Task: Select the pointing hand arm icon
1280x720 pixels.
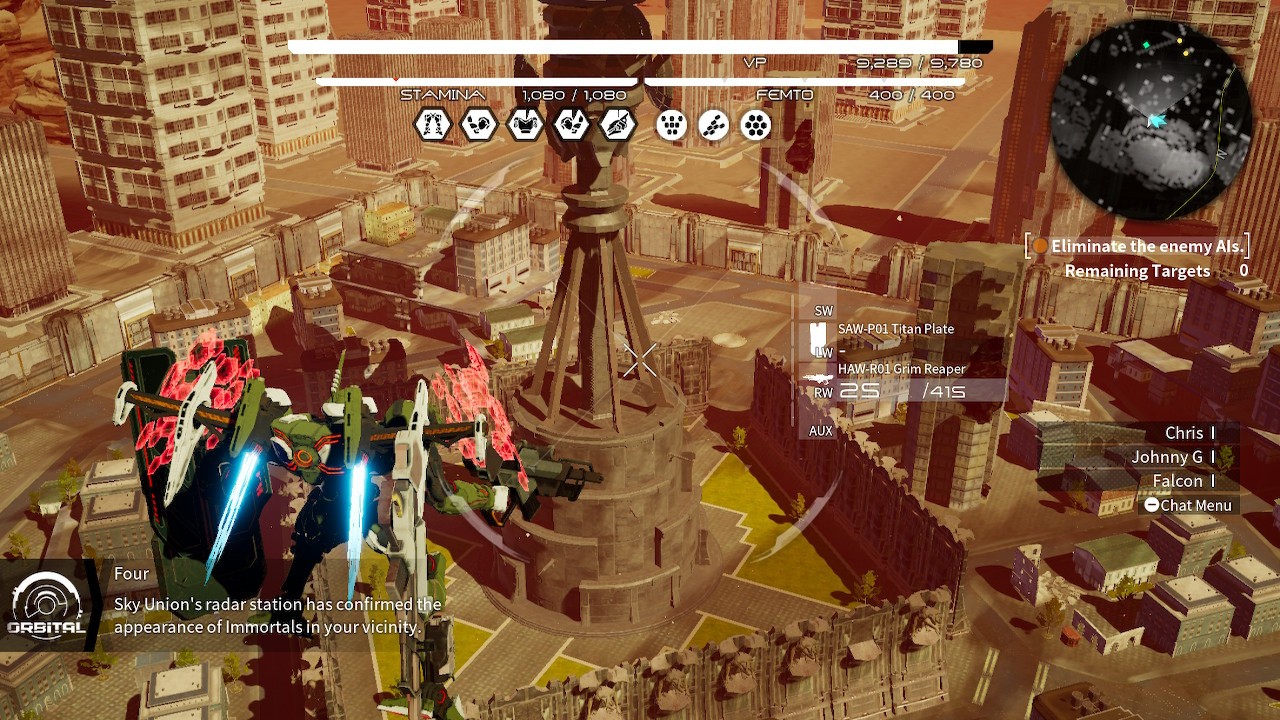Action: coord(616,125)
